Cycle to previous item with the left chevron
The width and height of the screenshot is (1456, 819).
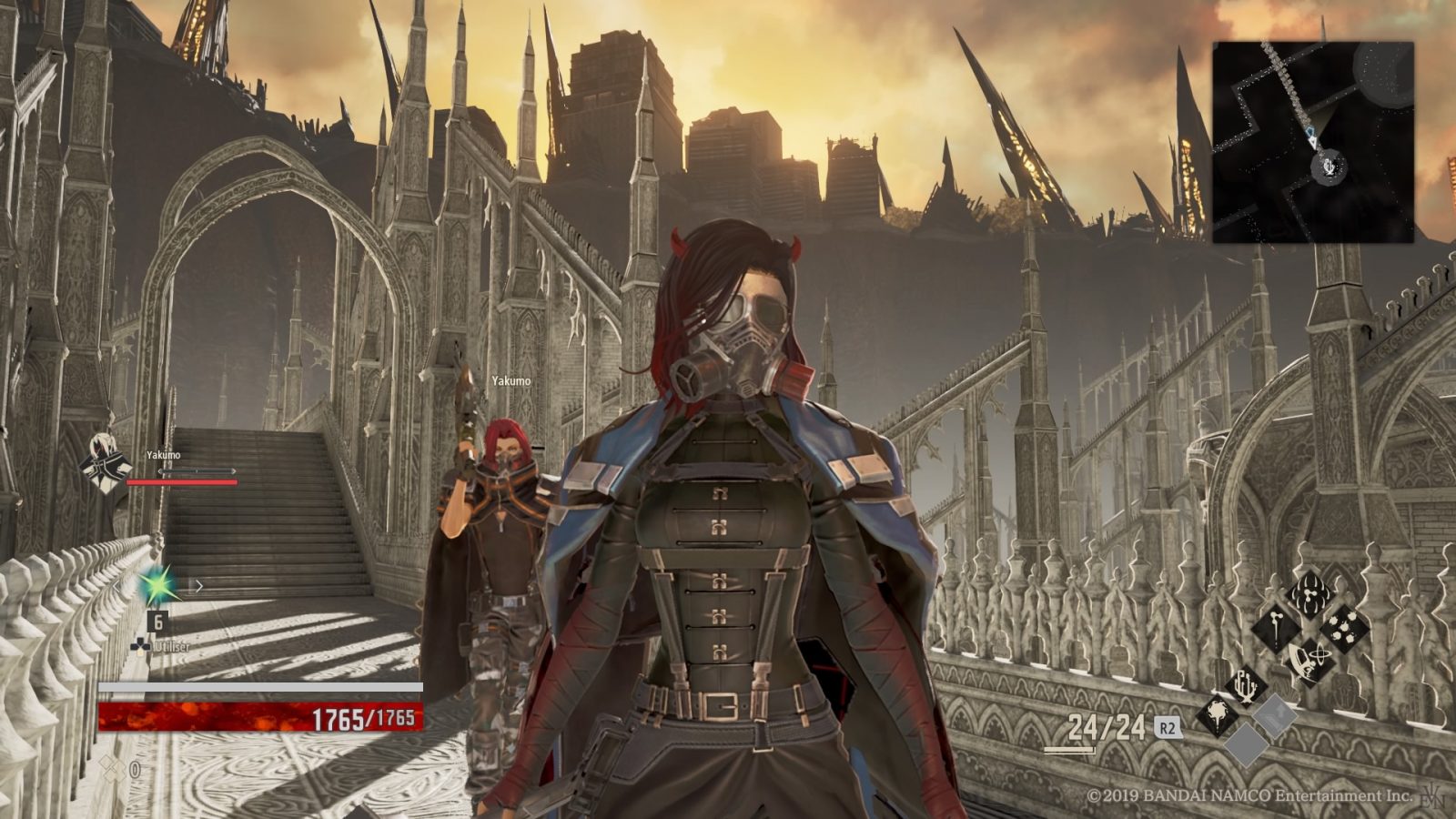click(x=118, y=586)
